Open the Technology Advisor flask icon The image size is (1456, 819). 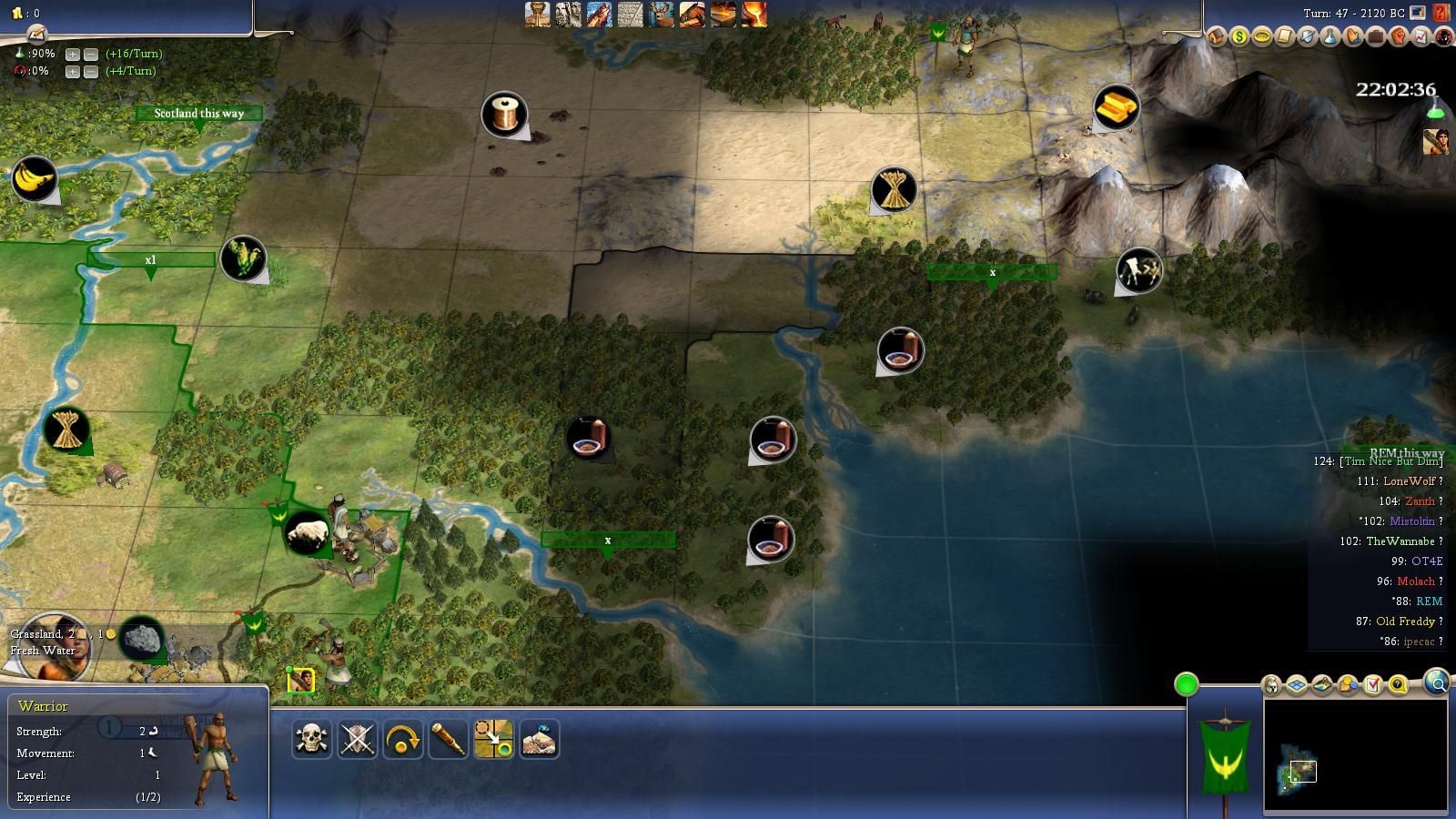1330,36
